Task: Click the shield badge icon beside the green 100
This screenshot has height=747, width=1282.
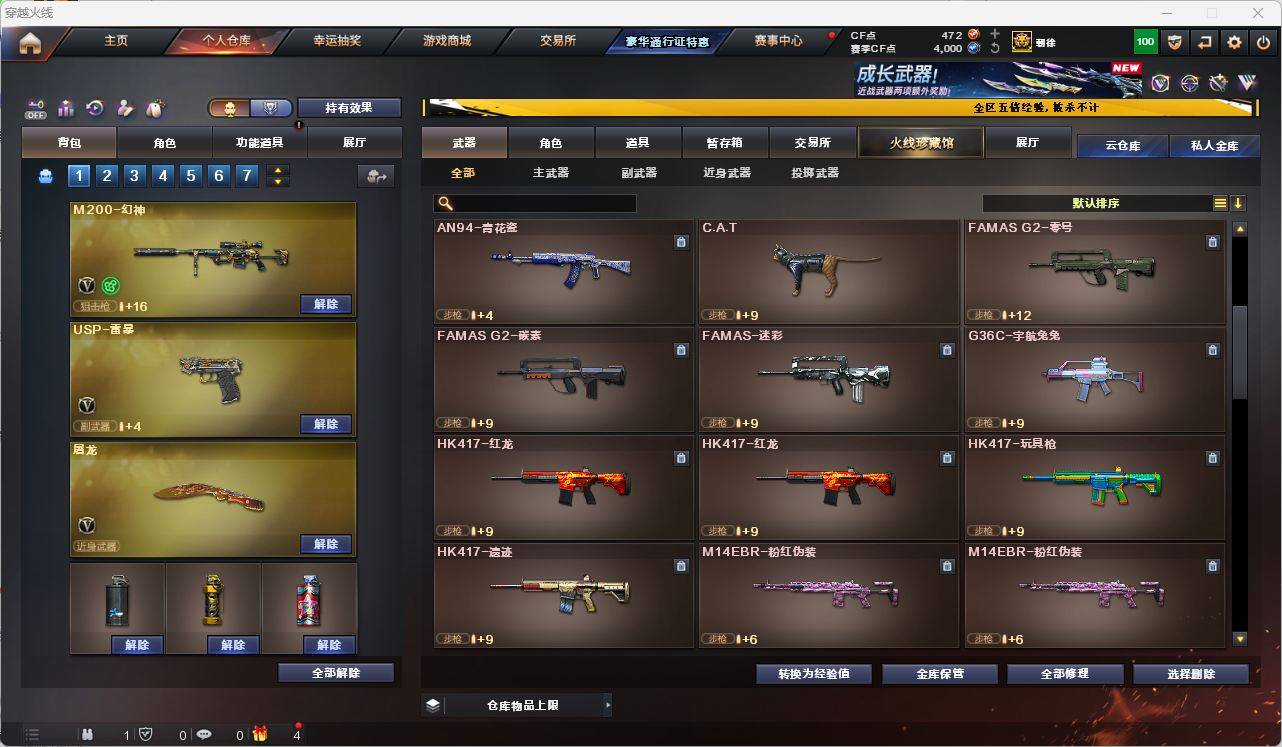Action: point(1175,41)
